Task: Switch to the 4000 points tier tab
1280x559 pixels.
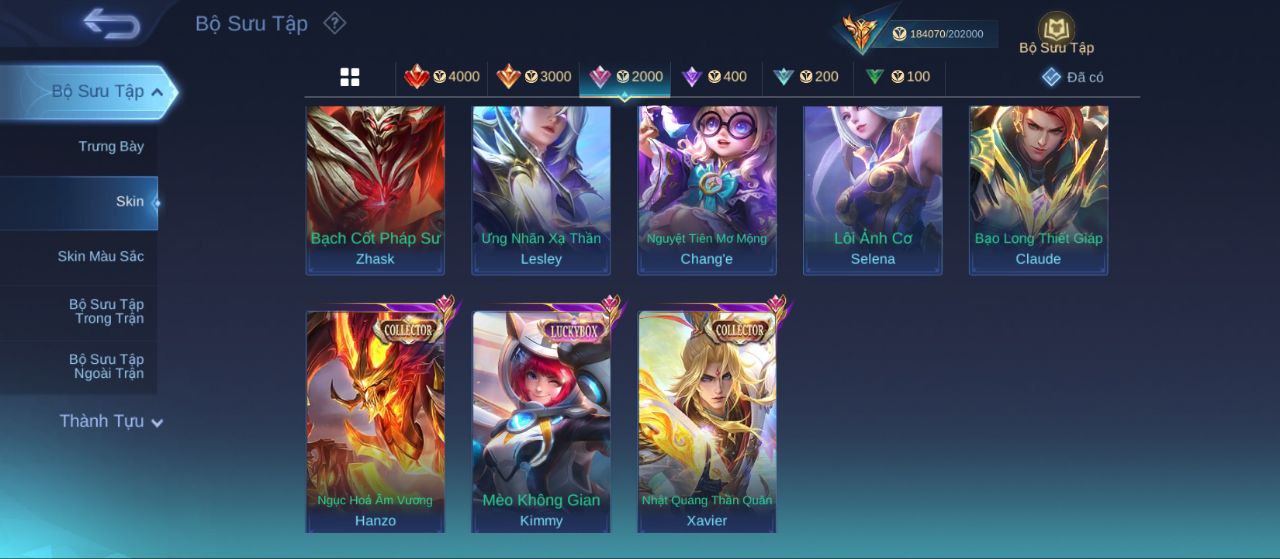Action: (x=442, y=77)
